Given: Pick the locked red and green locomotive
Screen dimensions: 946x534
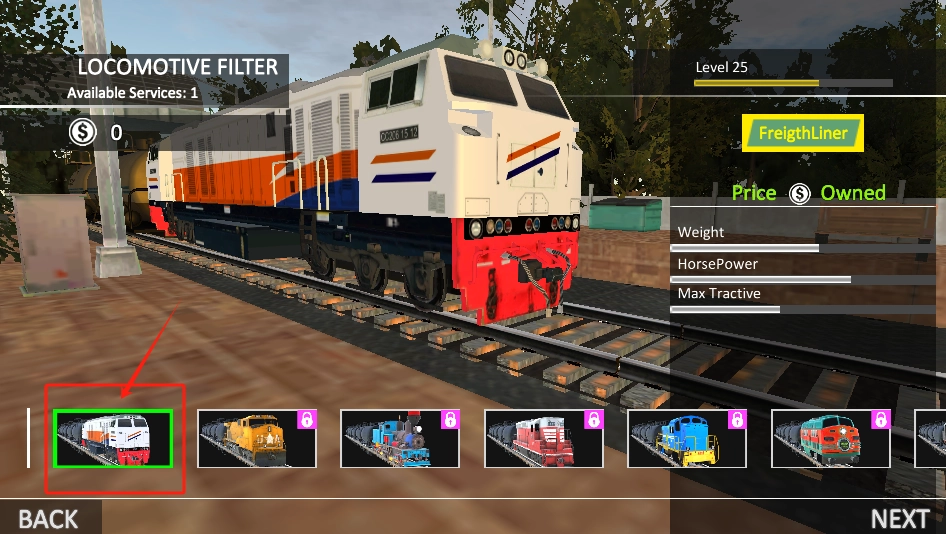Looking at the screenshot, I should click(831, 439).
